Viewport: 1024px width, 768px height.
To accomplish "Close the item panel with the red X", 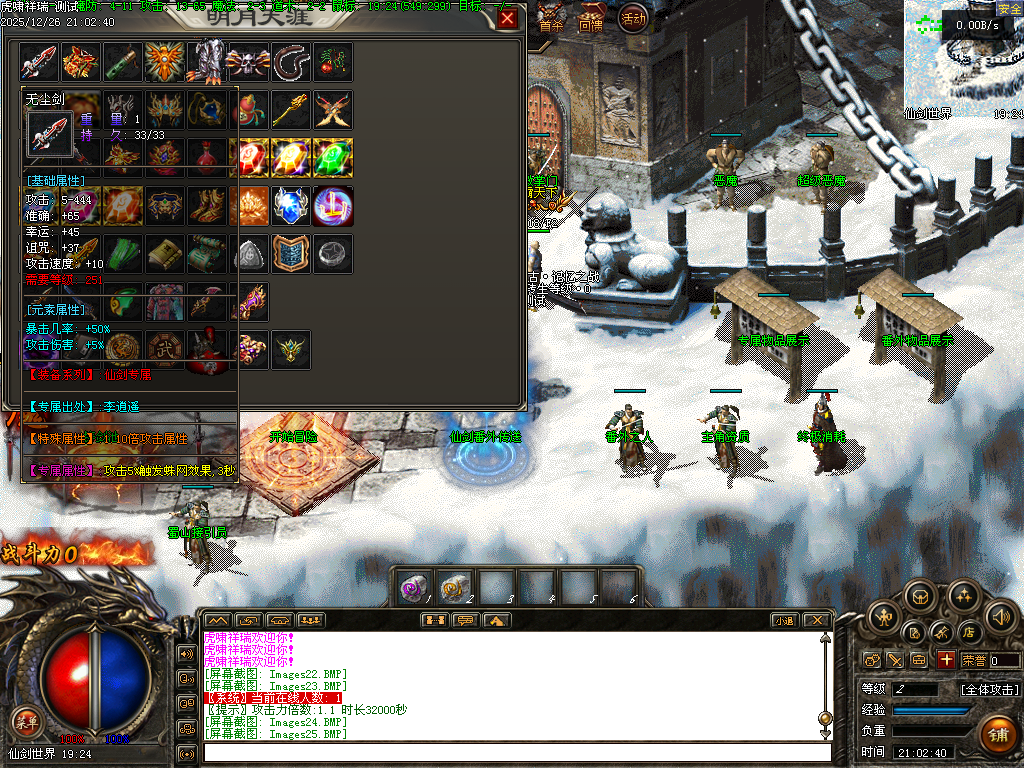I will [508, 18].
